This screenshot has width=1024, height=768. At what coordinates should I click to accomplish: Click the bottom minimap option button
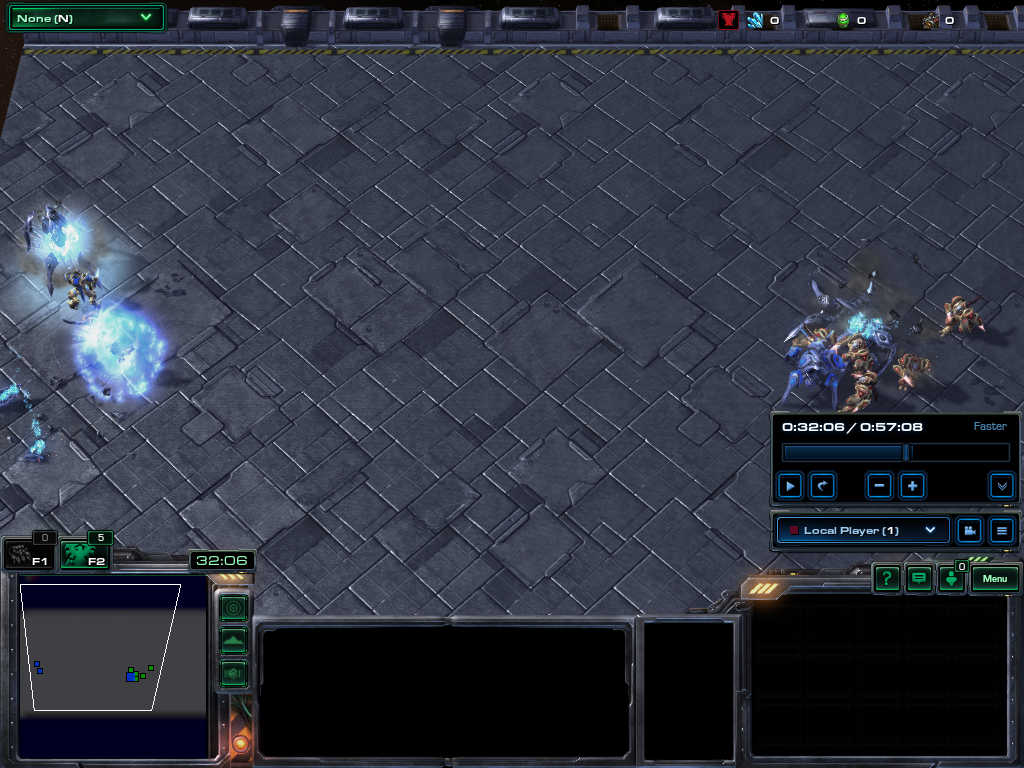click(233, 673)
